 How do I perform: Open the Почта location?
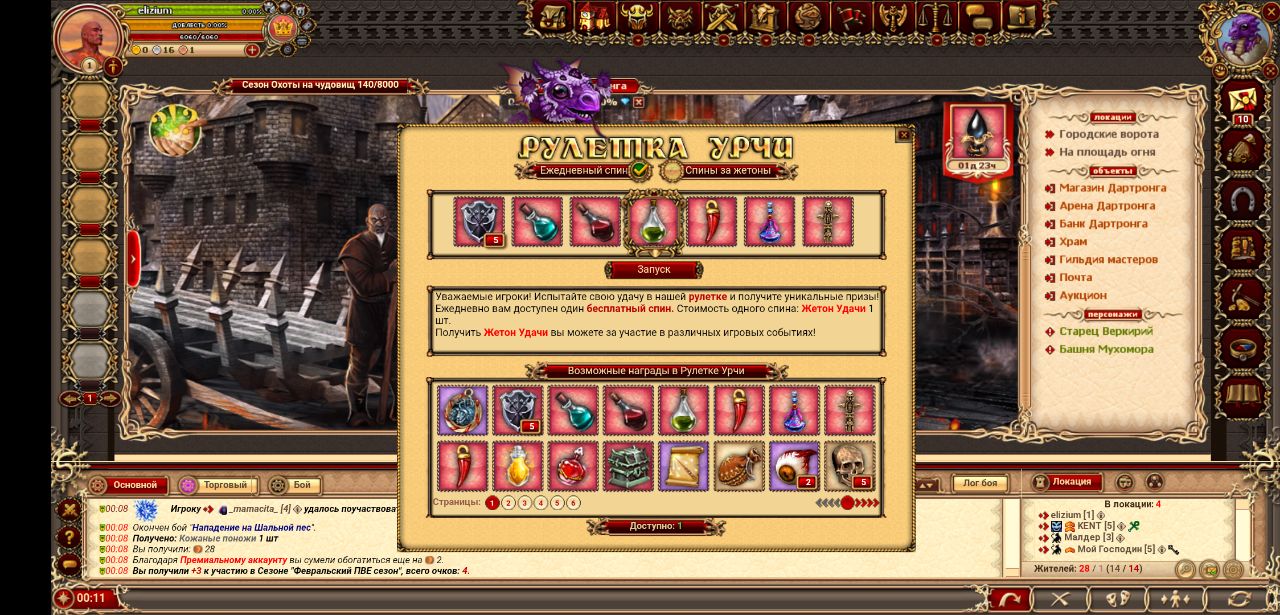pyautogui.click(x=1075, y=278)
